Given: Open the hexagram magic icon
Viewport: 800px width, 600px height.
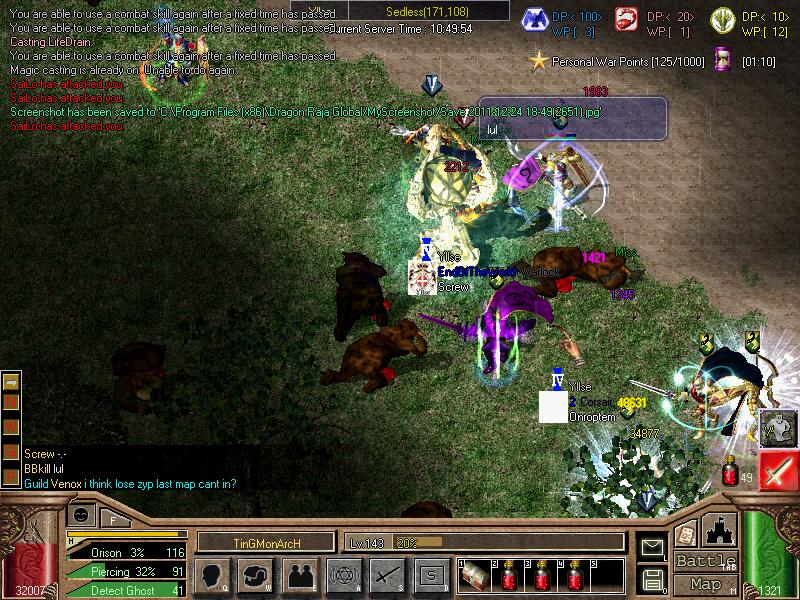Looking at the screenshot, I should click(x=342, y=575).
